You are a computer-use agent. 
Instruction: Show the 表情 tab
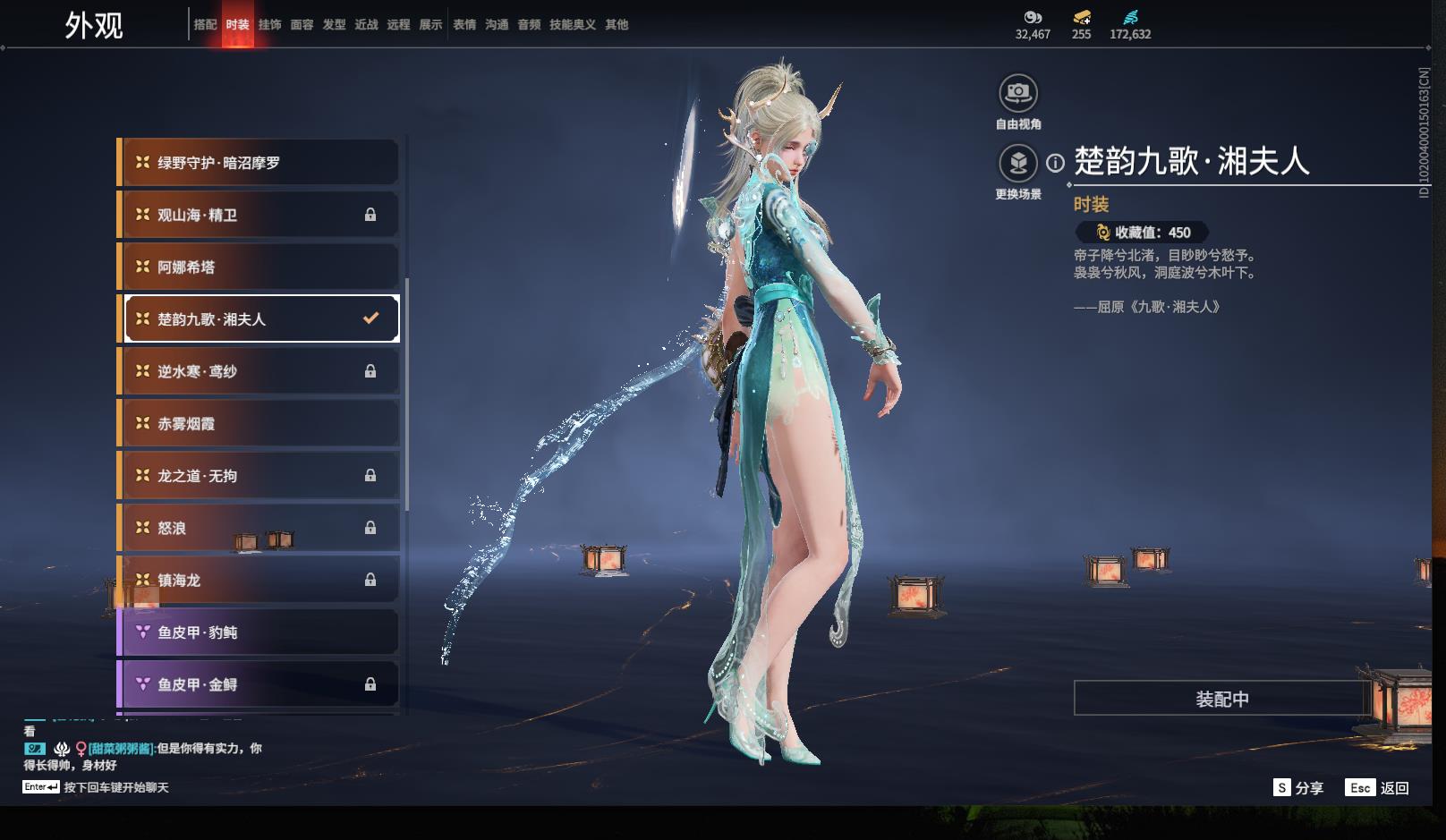[x=464, y=25]
